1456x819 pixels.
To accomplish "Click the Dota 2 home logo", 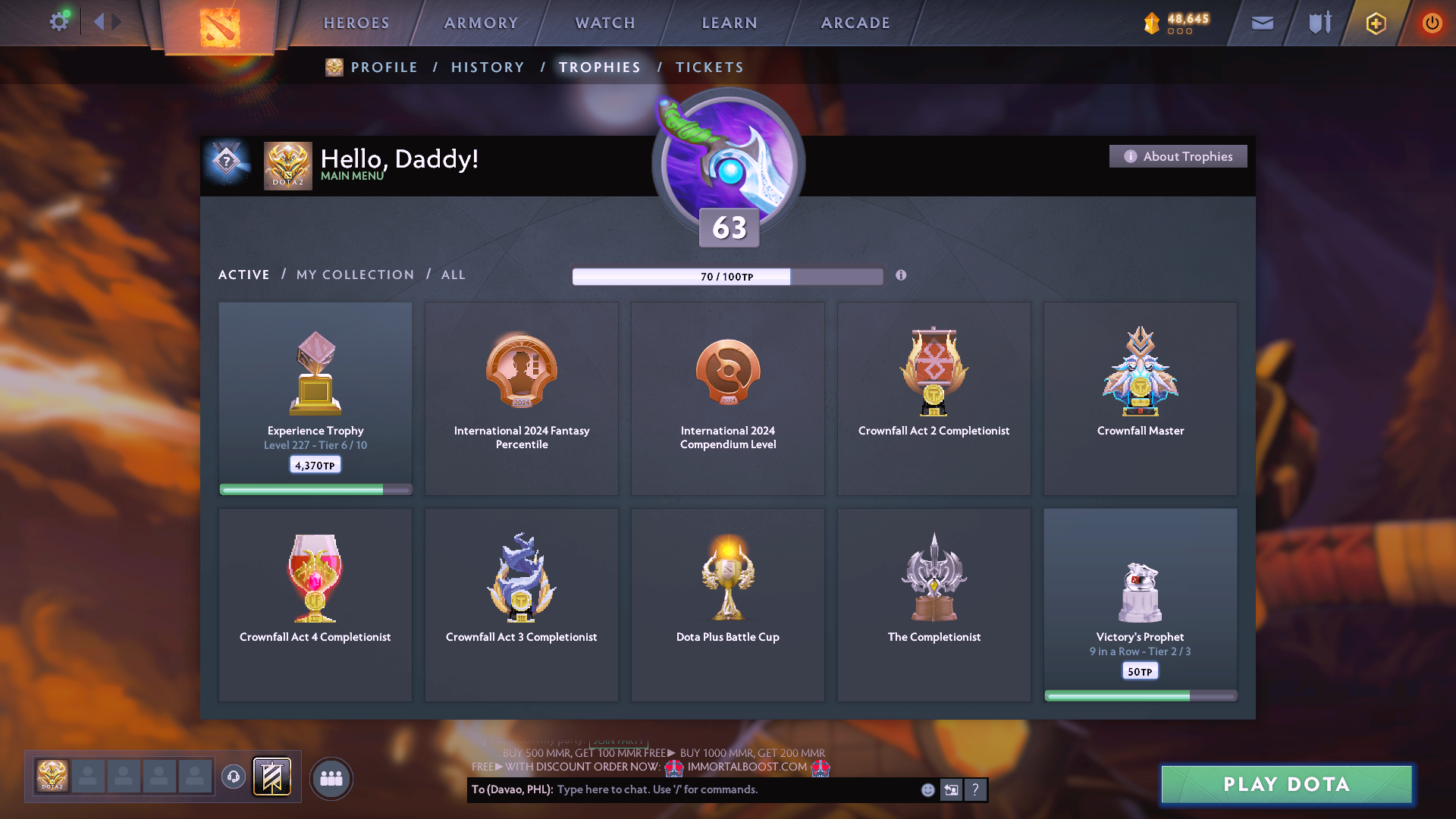I will coord(219,27).
